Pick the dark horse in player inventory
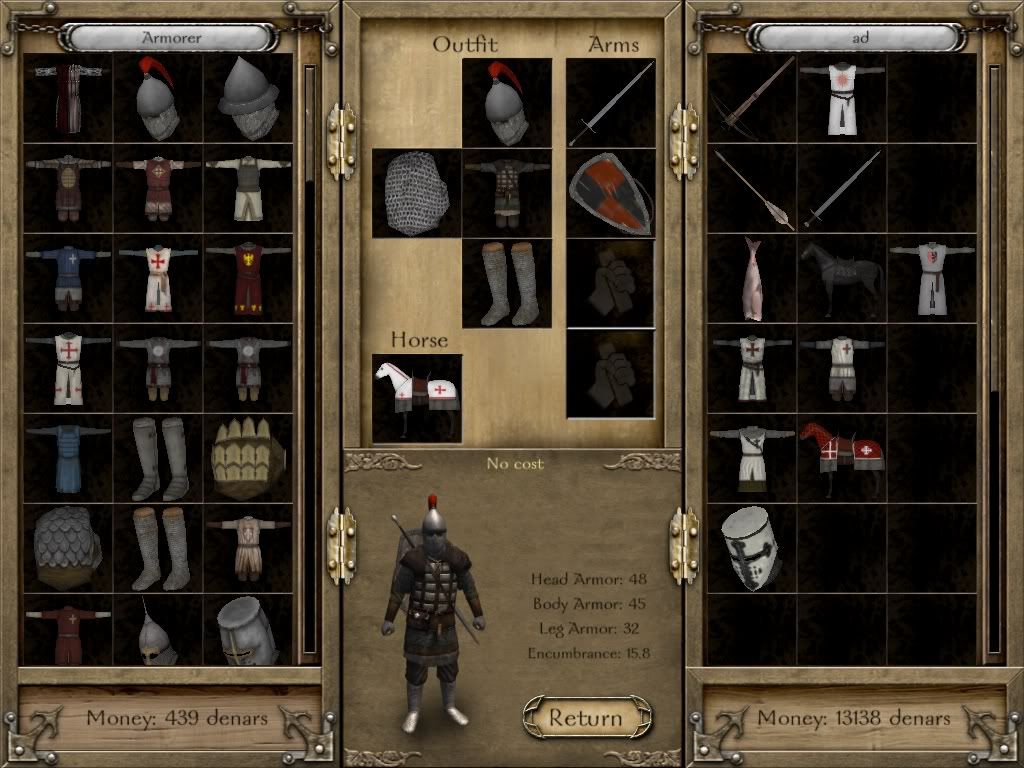 [841, 278]
